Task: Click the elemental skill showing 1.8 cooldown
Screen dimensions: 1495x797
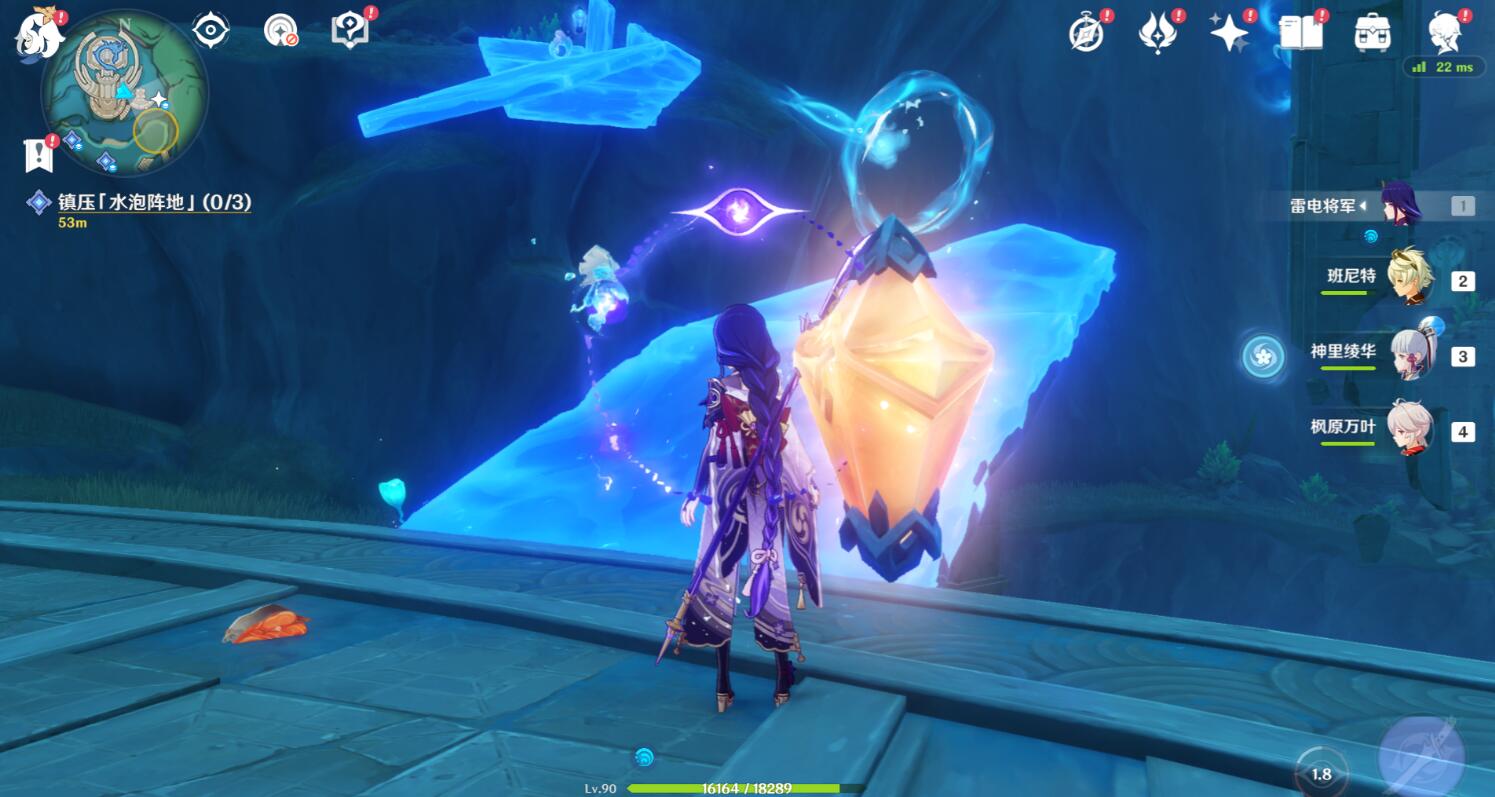Action: [x=1321, y=773]
